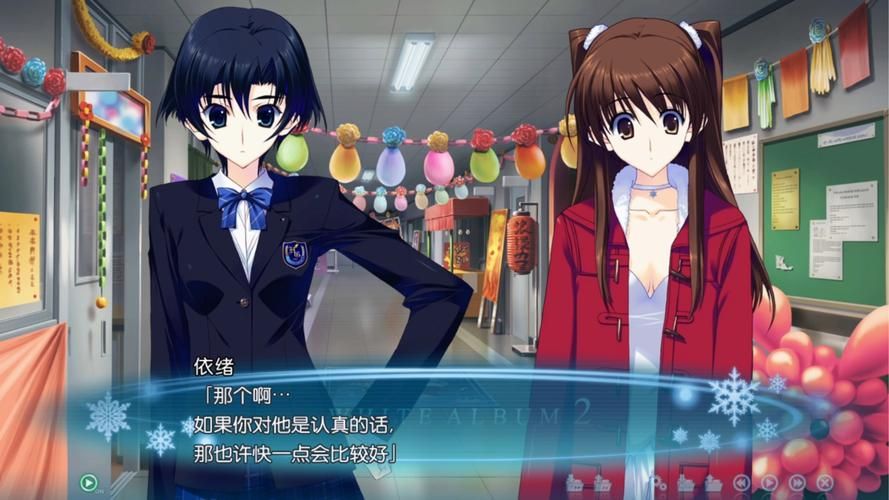Toggle the green play button marked ON

[89, 482]
